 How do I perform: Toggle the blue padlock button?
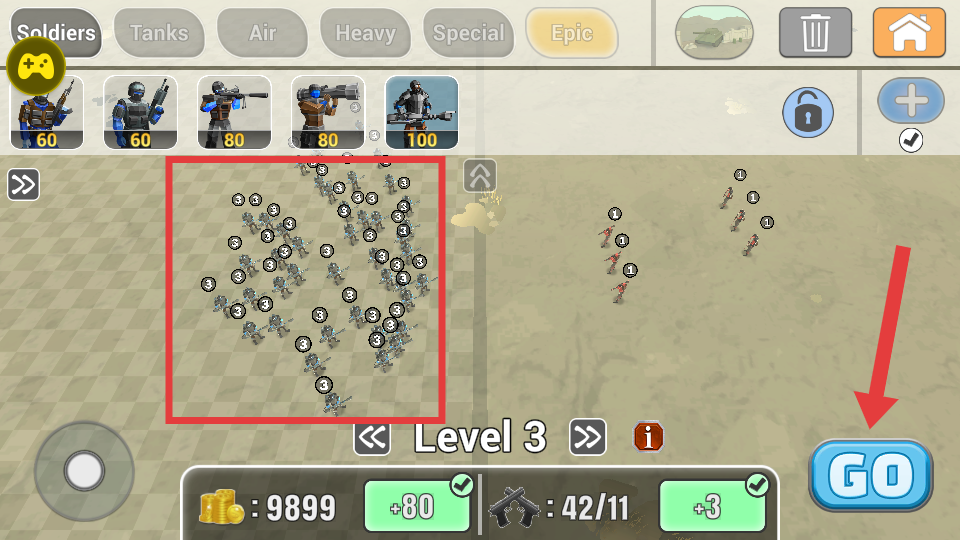(808, 112)
